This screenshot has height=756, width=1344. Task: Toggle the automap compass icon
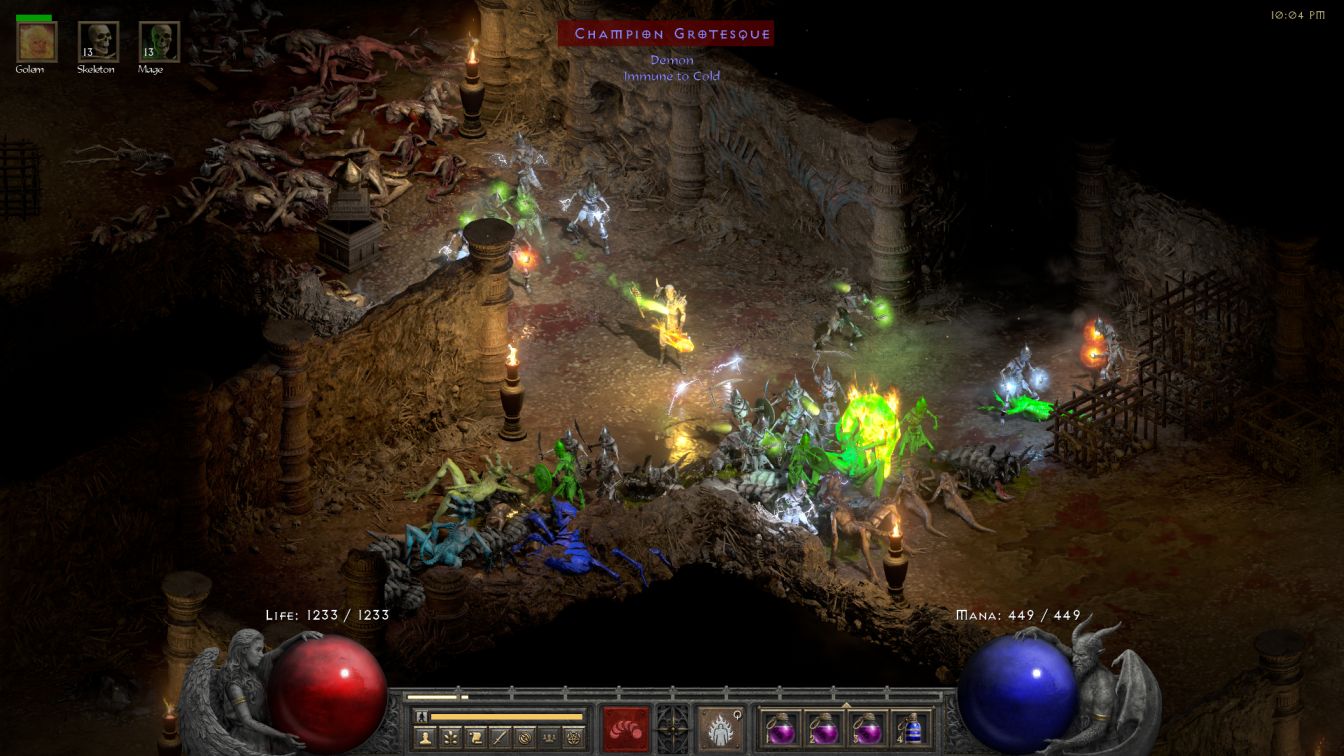[x=524, y=738]
